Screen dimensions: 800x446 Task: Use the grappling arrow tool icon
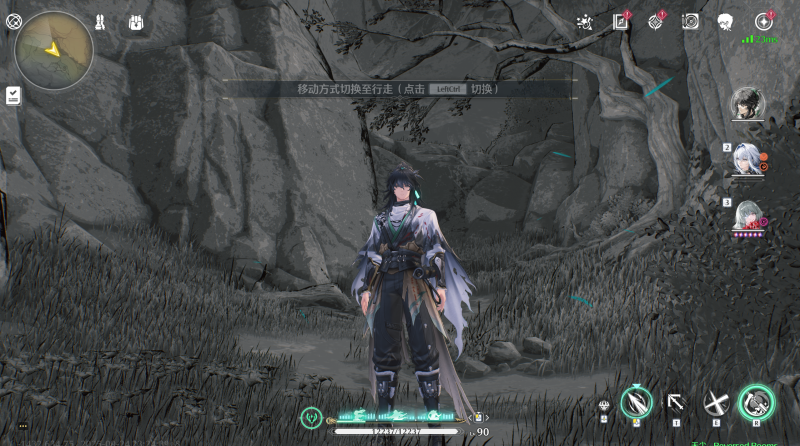(676, 402)
